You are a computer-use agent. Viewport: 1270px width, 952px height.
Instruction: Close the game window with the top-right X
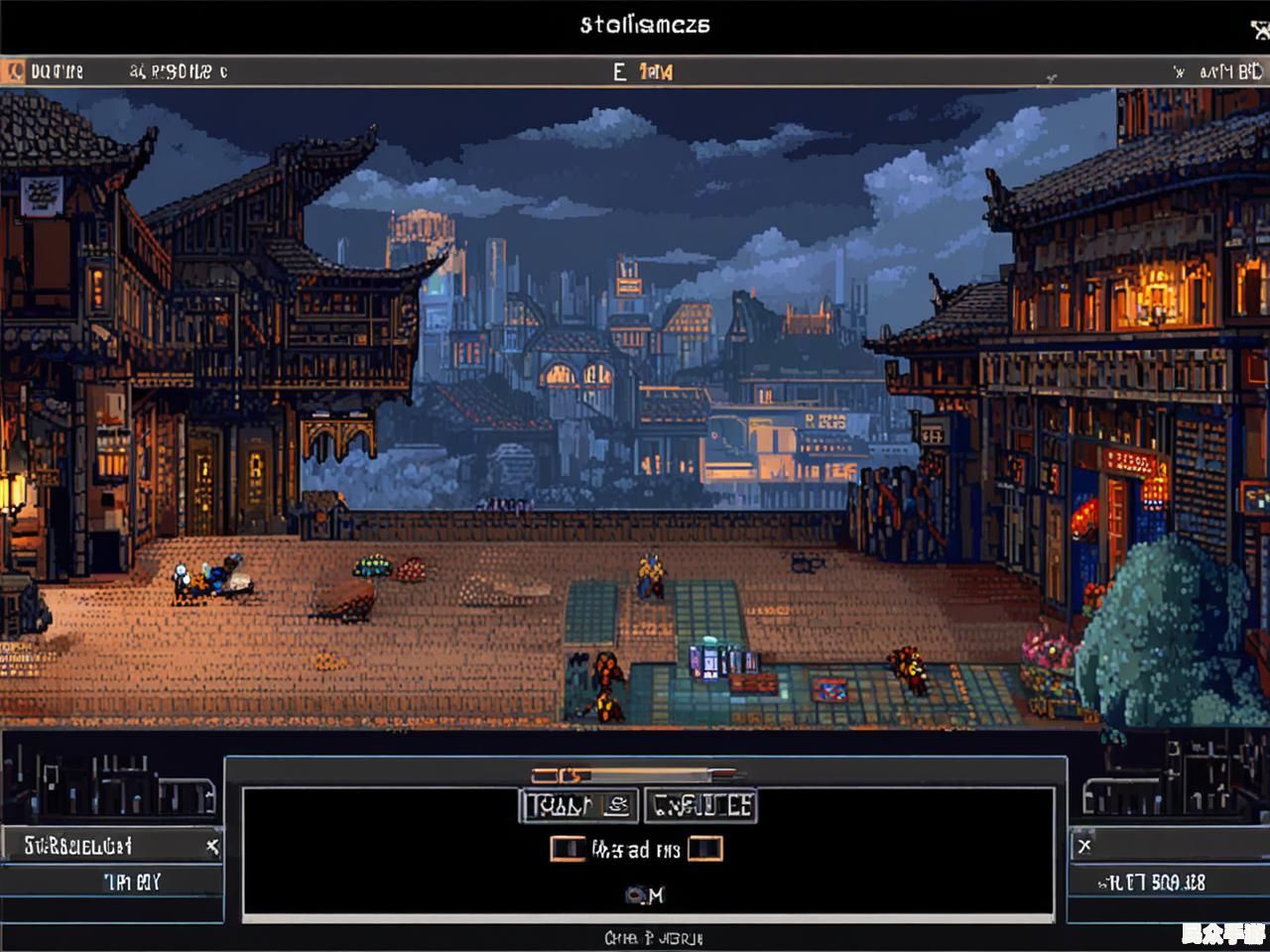[1260, 29]
